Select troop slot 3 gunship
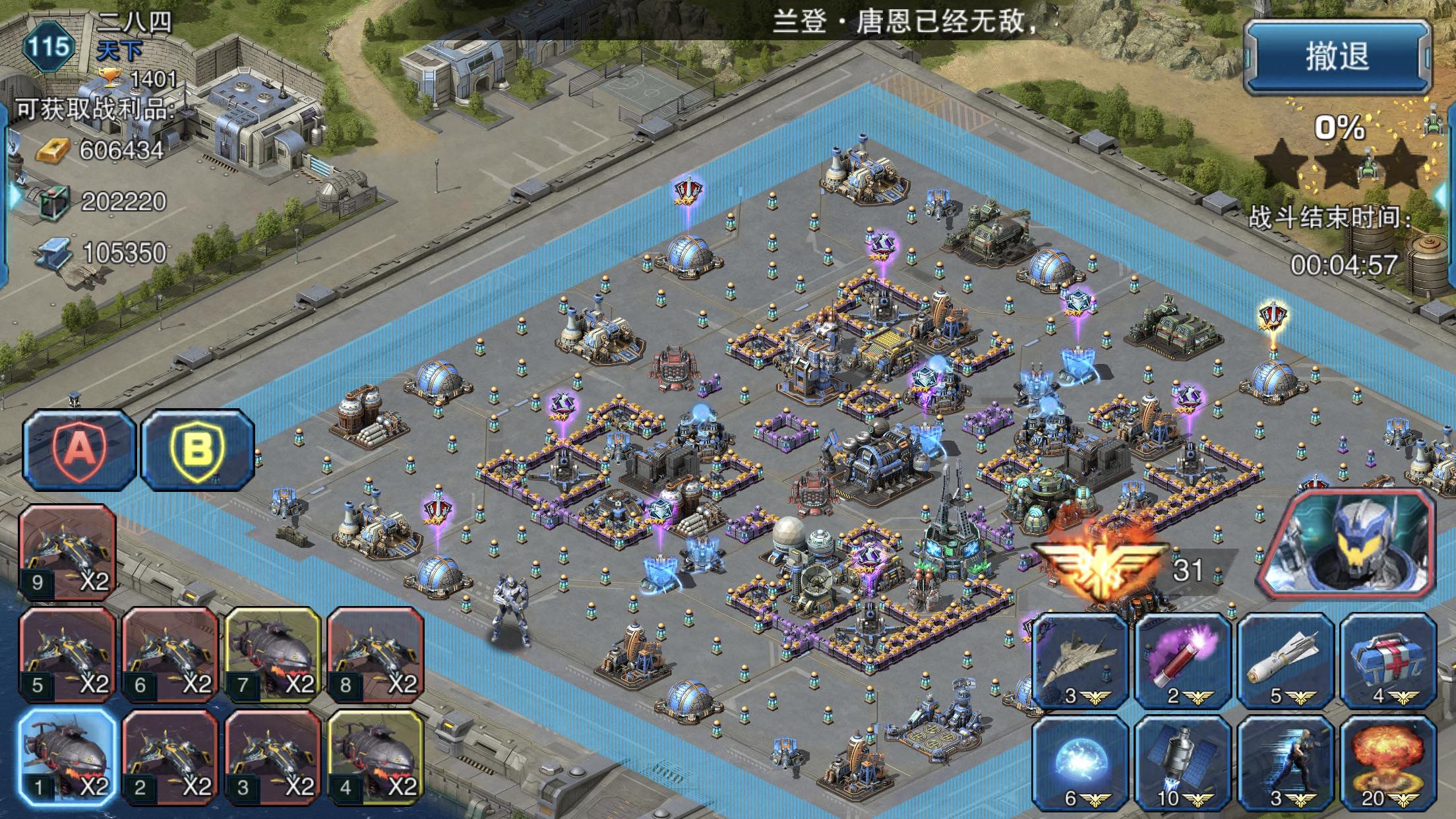The image size is (1456, 819). click(273, 758)
